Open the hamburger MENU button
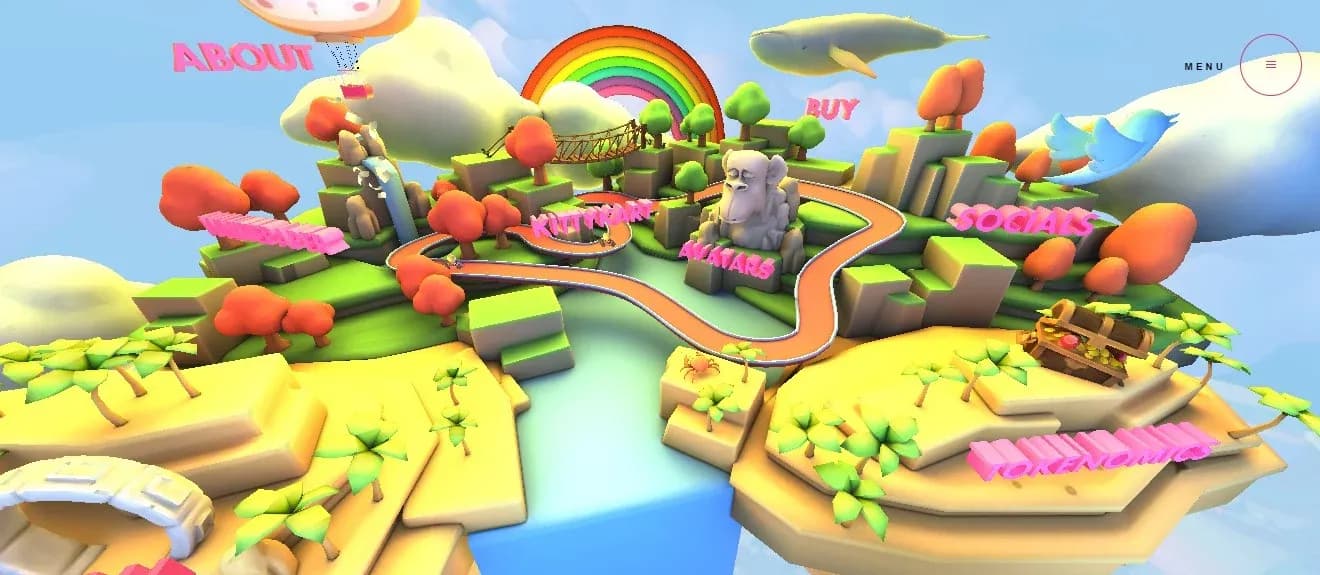The width and height of the screenshot is (1320, 575). 1270,65
